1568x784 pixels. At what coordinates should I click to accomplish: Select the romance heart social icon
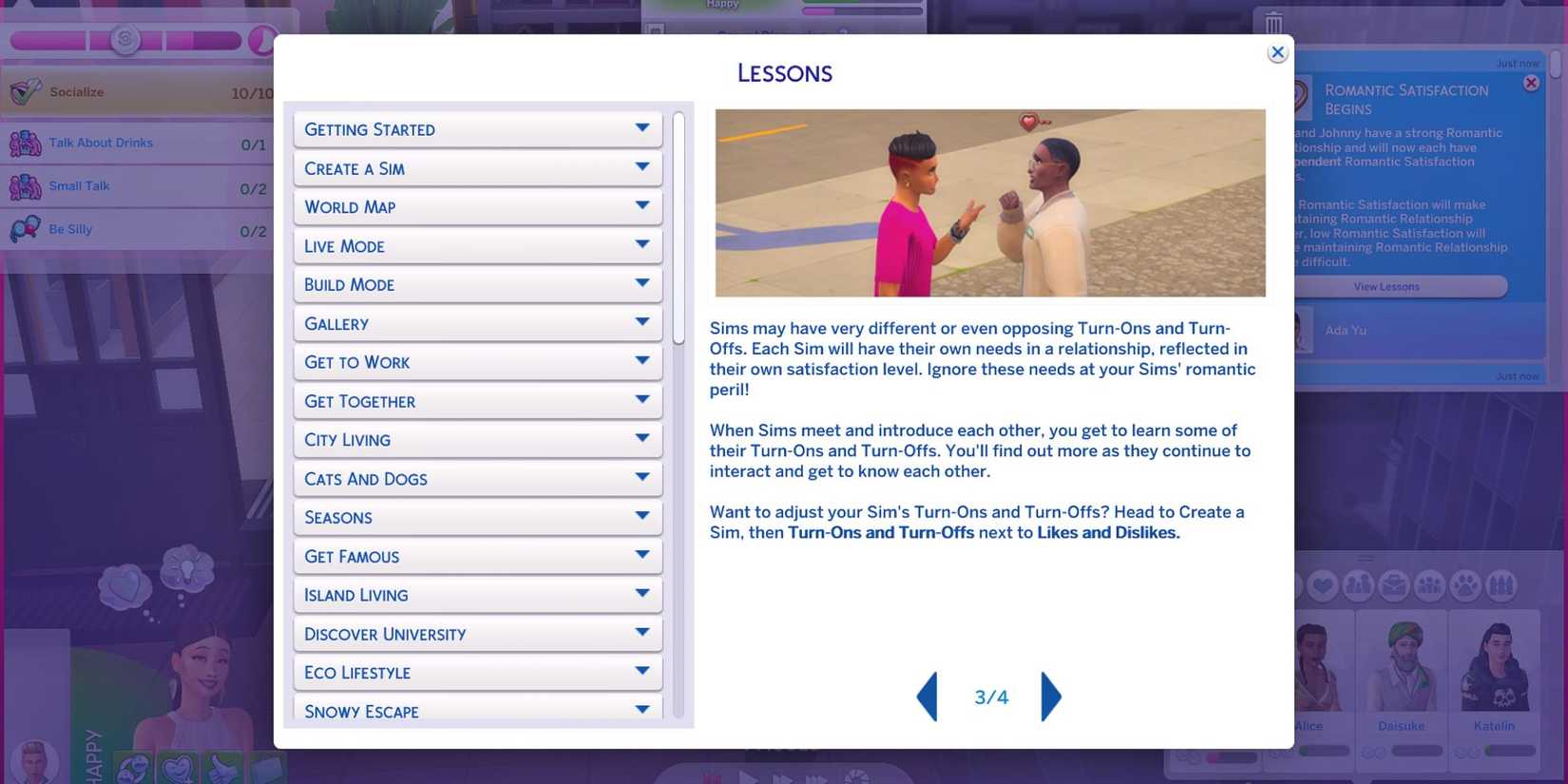179,770
